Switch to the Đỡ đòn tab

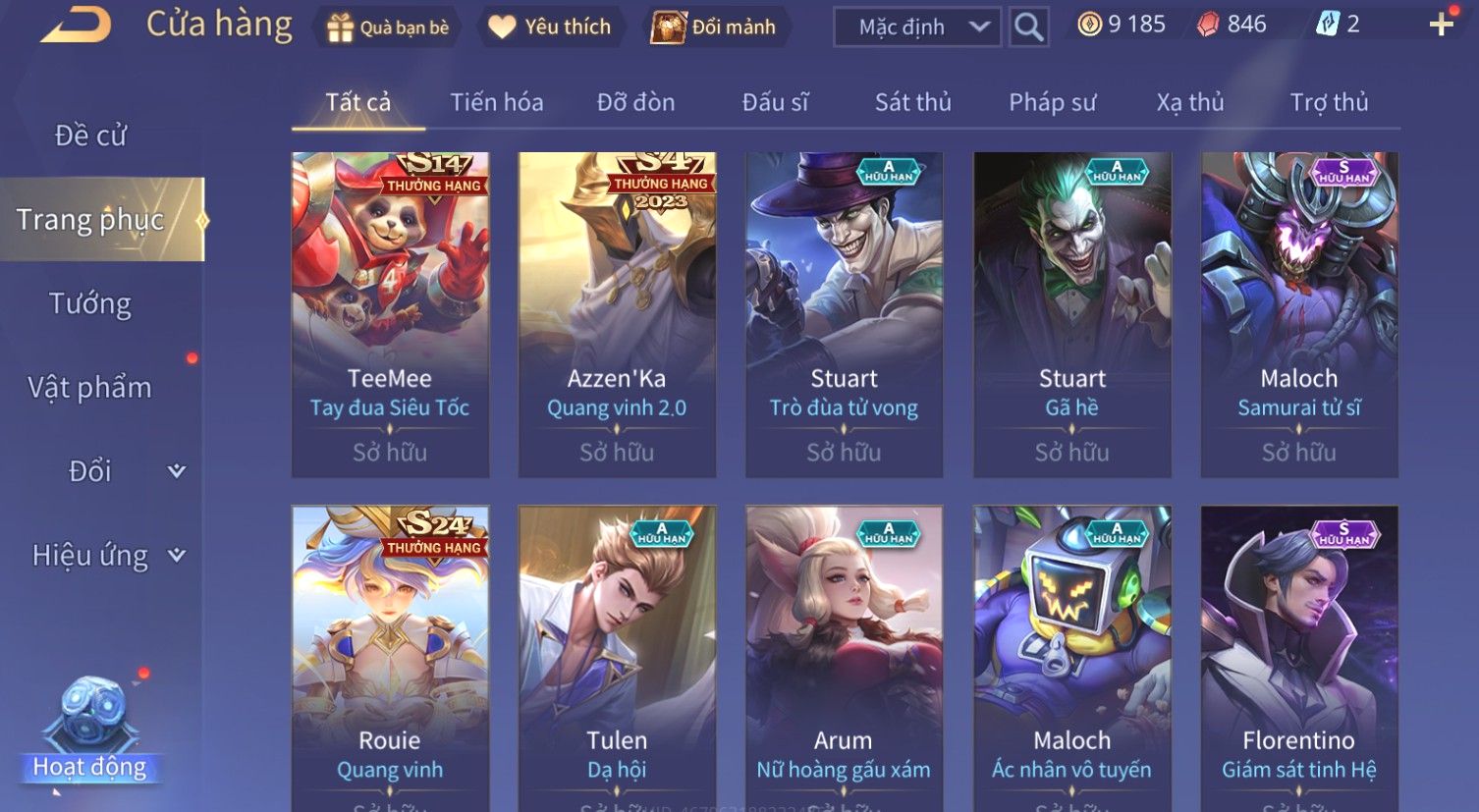click(x=635, y=102)
